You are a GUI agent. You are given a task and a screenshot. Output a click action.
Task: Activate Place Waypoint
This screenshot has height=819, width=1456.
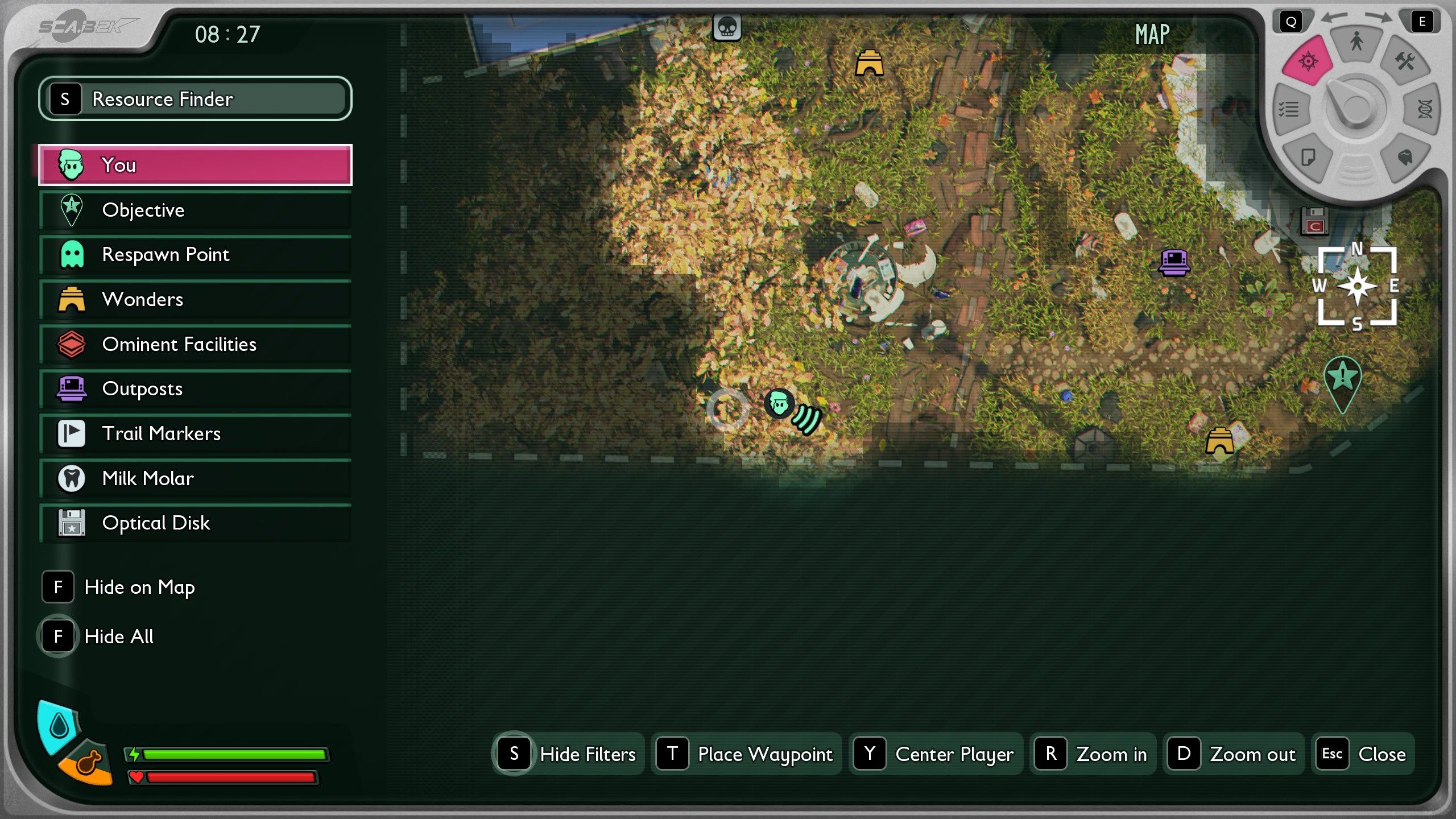(746, 754)
